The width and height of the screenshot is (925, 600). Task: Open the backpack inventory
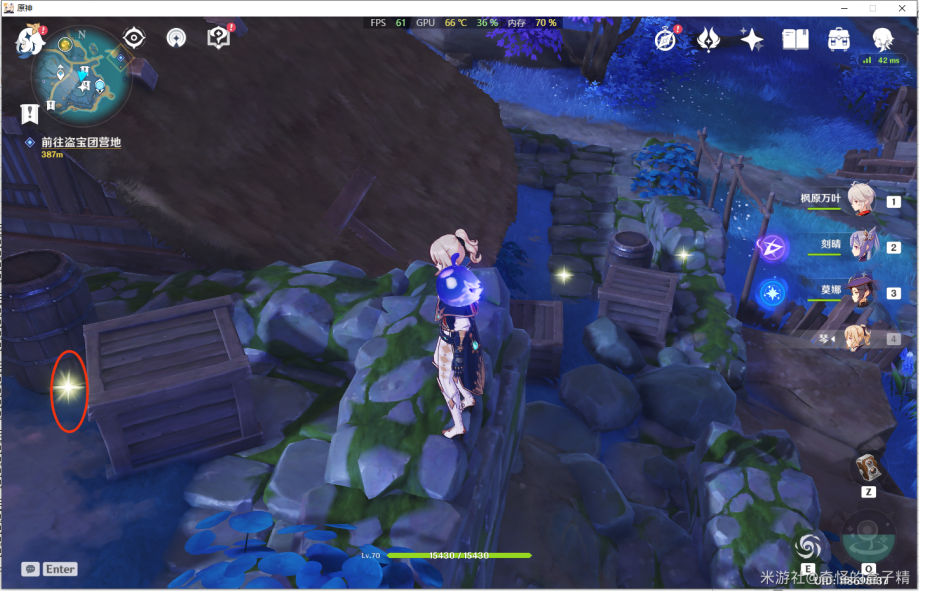[839, 39]
